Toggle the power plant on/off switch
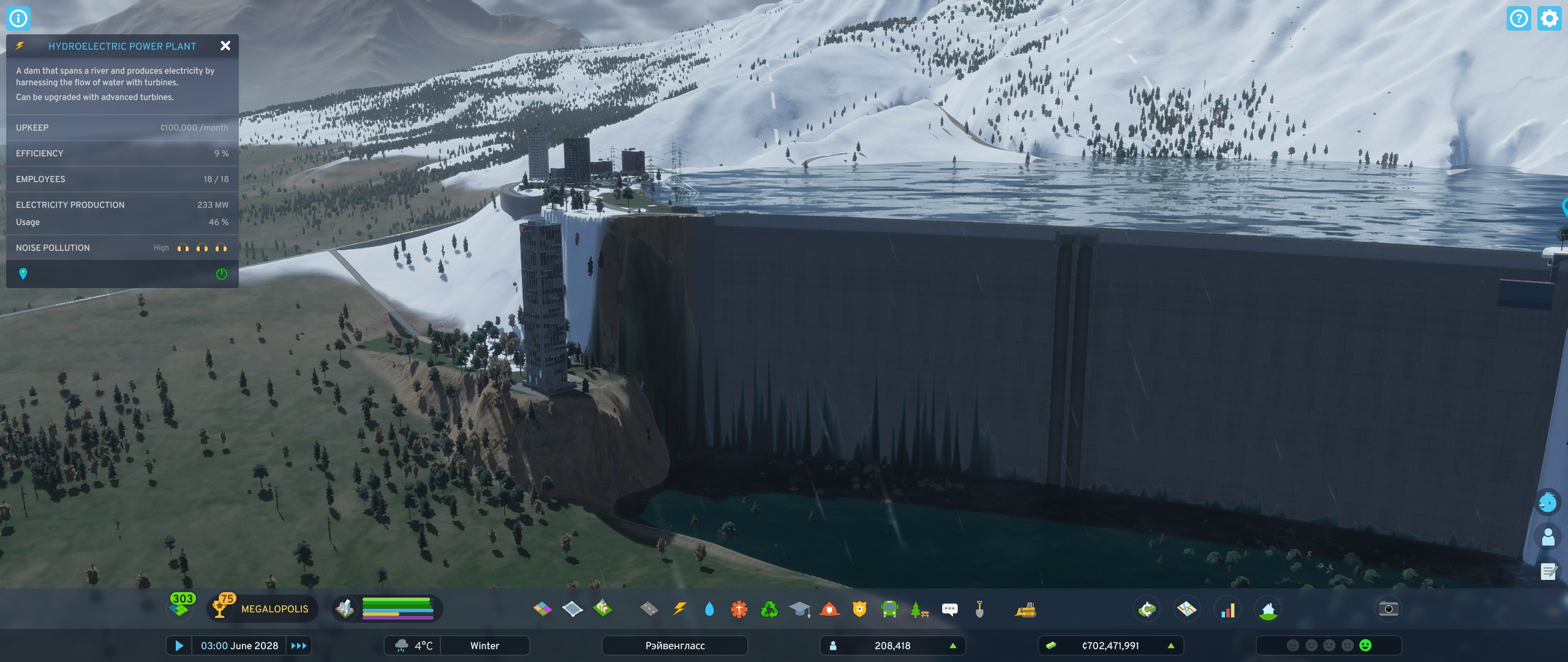The image size is (1568, 662). click(222, 274)
